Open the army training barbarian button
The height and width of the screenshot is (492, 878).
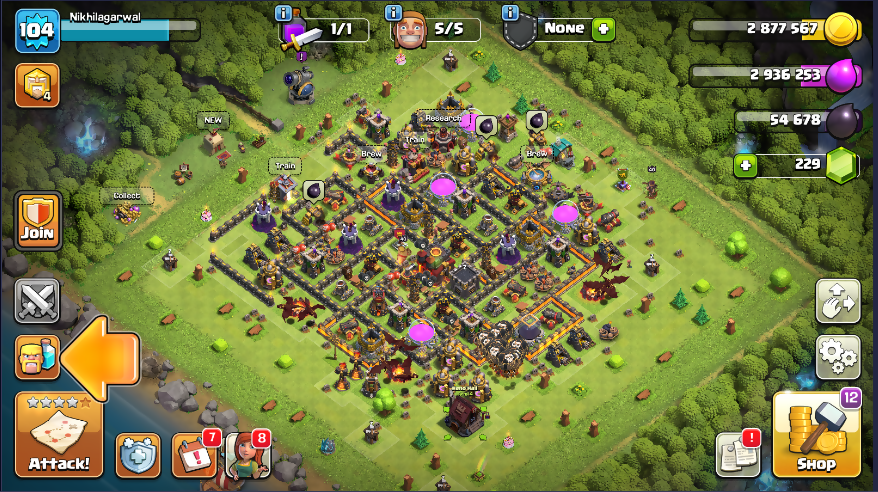pyautogui.click(x=37, y=357)
